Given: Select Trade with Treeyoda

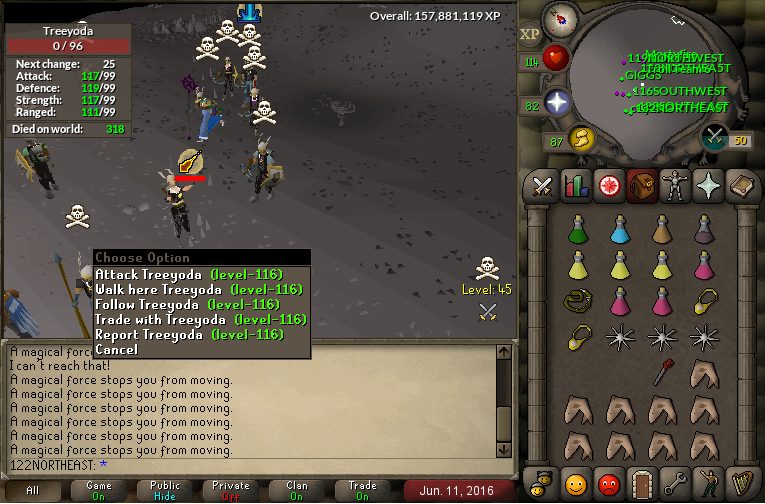Looking at the screenshot, I should point(200,320).
